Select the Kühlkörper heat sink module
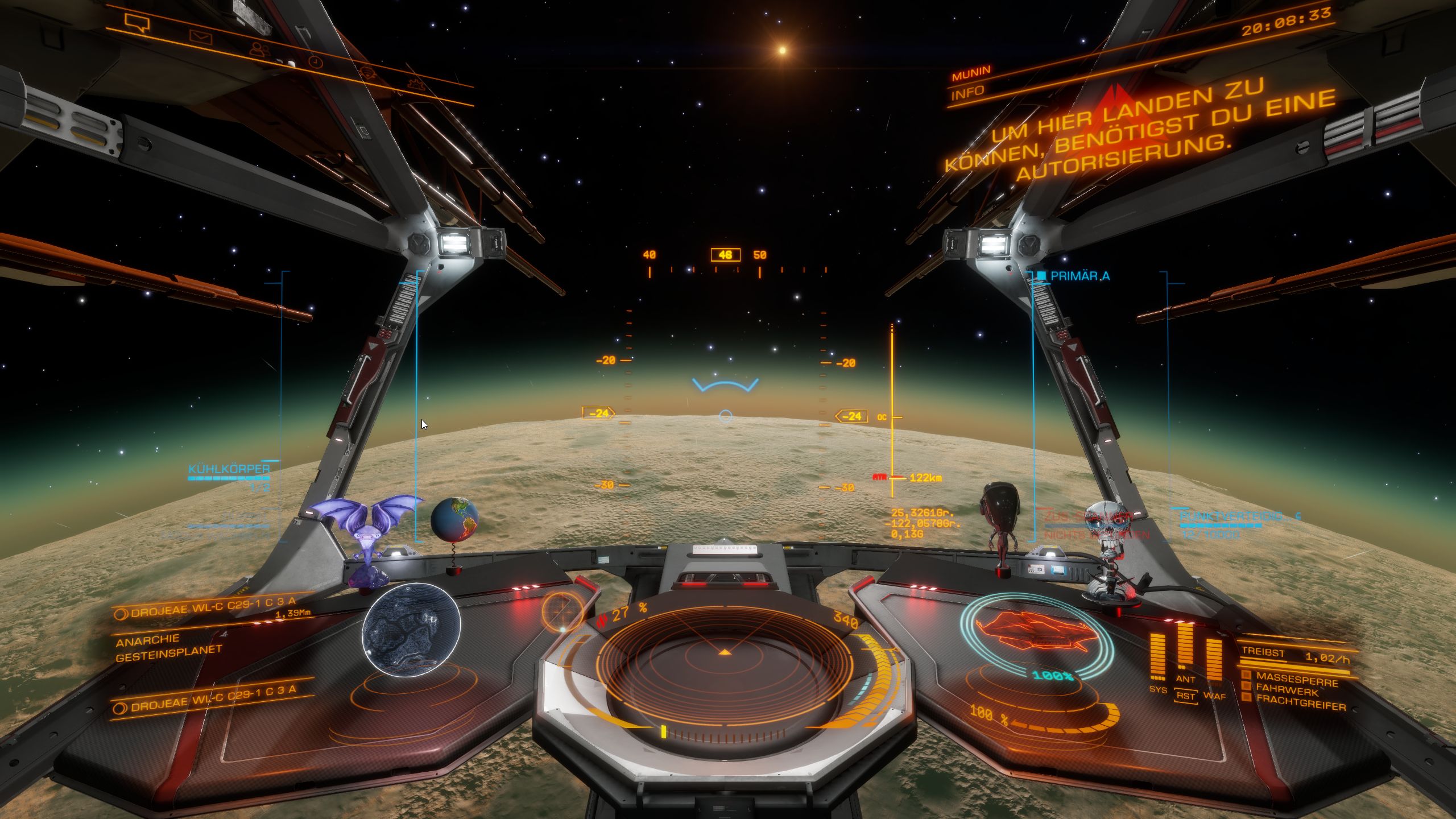 (229, 469)
